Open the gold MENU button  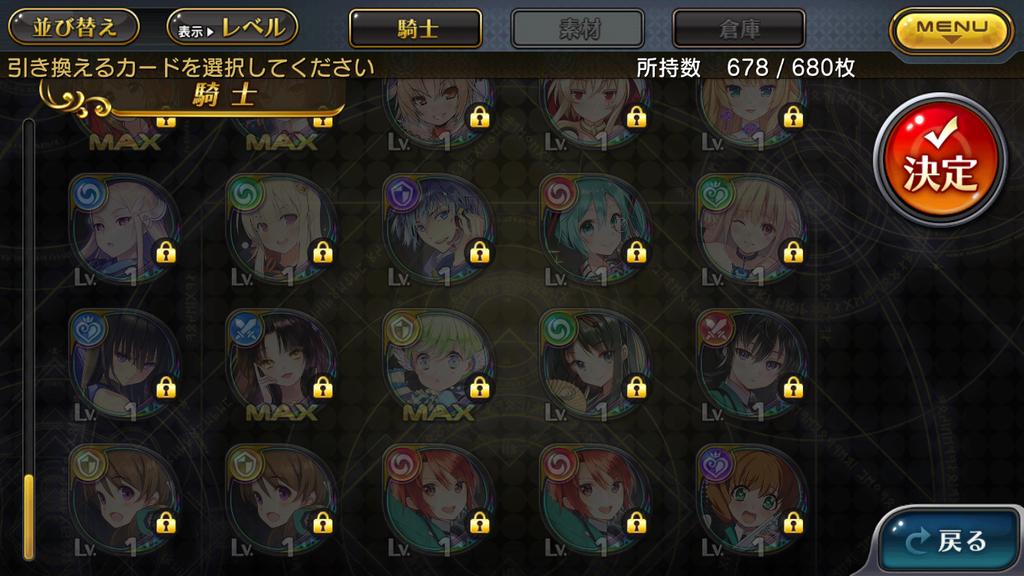[951, 30]
